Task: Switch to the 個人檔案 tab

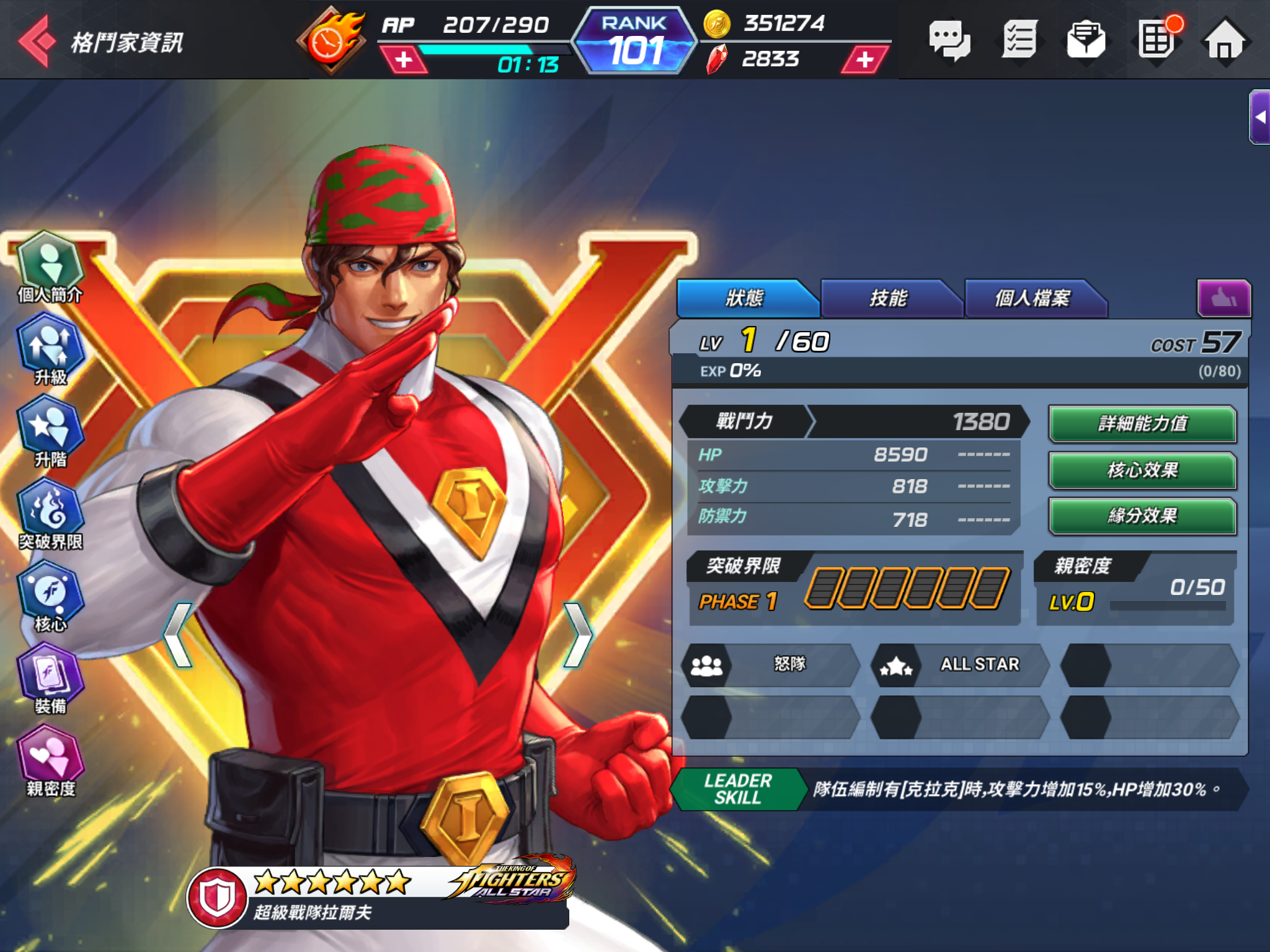Action: point(1032,299)
